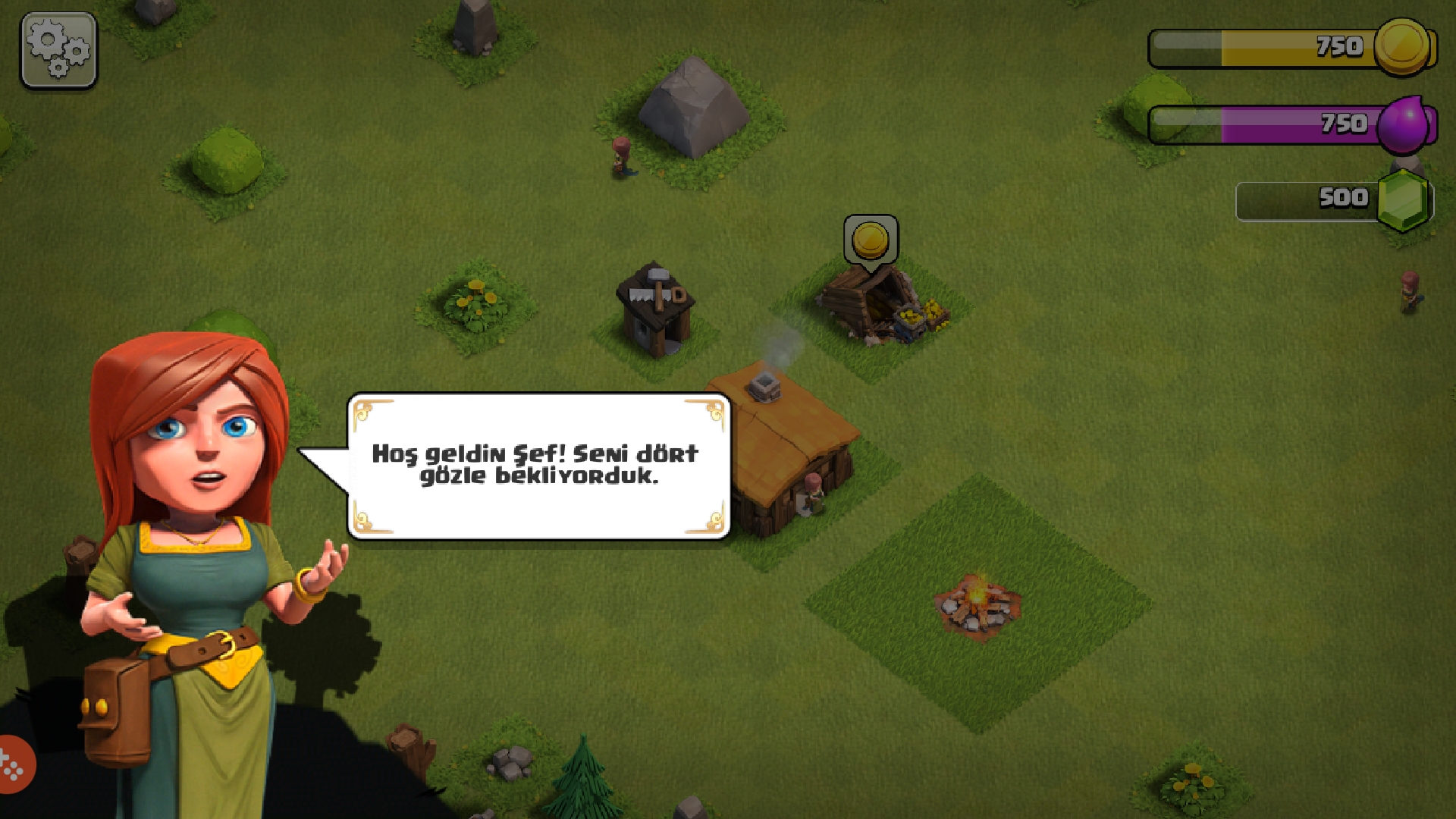This screenshot has height=819, width=1456.
Task: Open the green gem shop icon
Action: [1403, 200]
